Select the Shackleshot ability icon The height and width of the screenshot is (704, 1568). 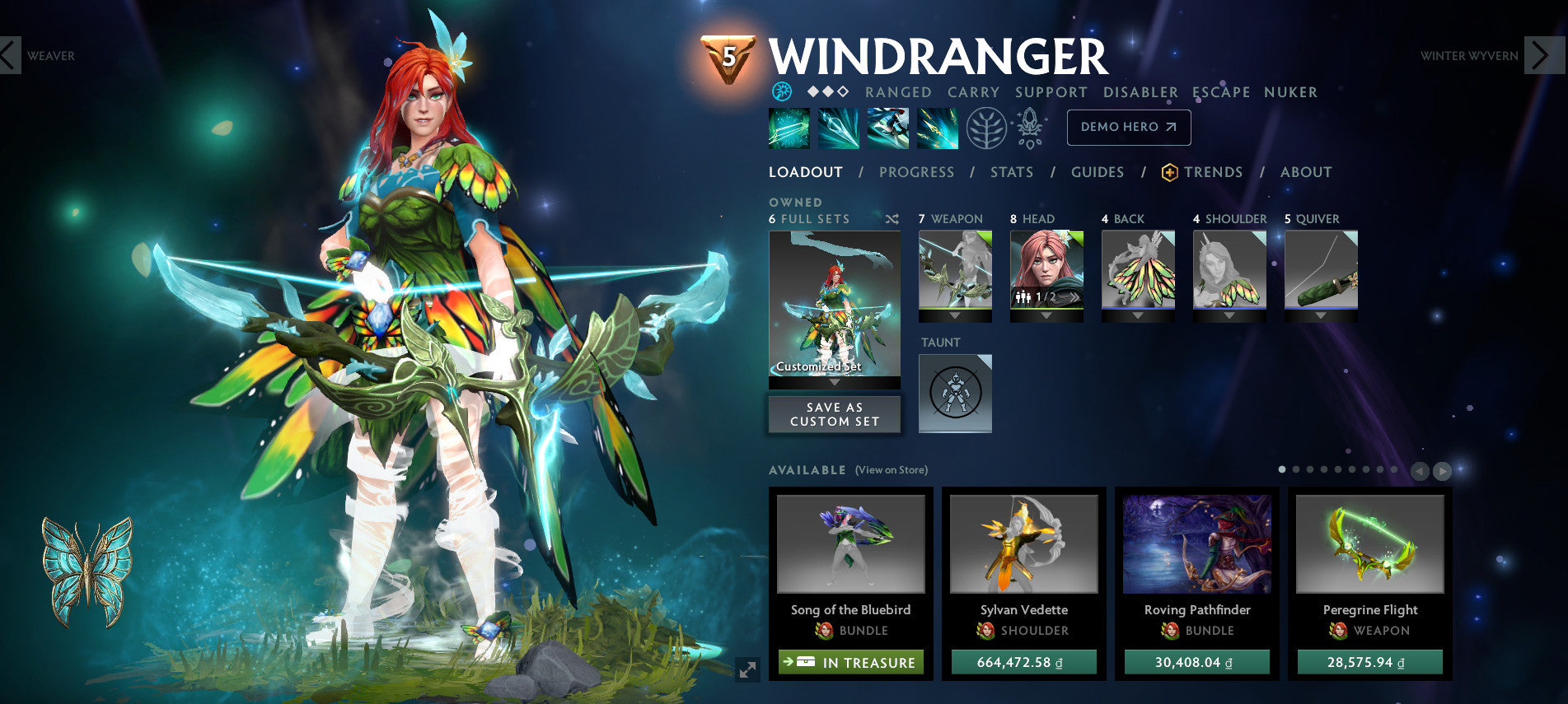pos(789,130)
